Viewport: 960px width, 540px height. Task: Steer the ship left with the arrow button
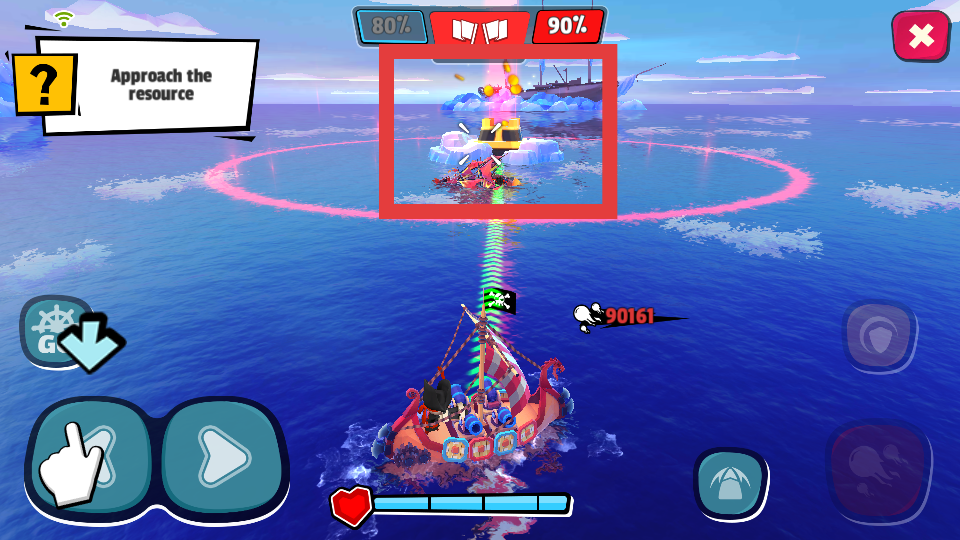[90, 456]
